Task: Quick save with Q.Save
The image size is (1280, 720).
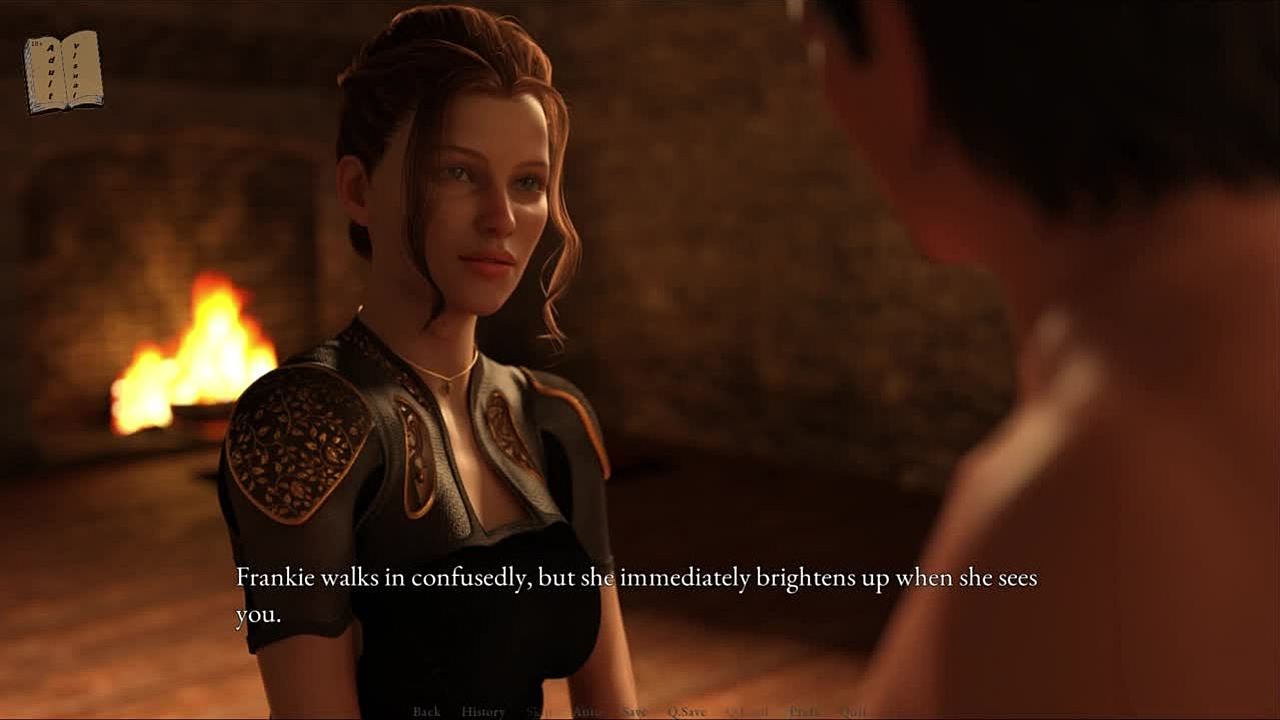Action: click(687, 711)
